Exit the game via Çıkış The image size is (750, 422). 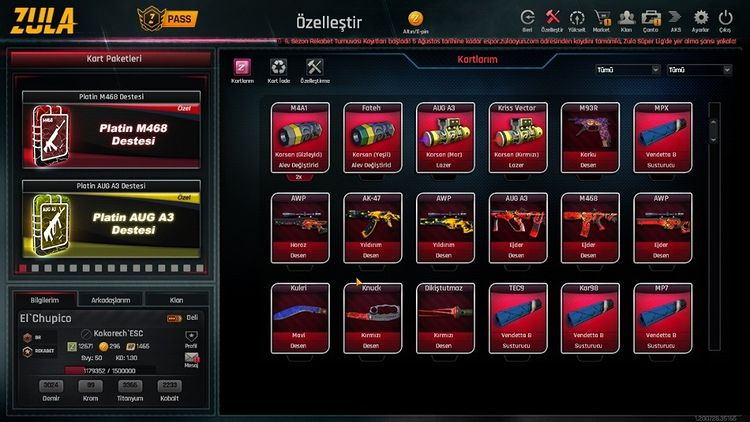click(x=726, y=20)
